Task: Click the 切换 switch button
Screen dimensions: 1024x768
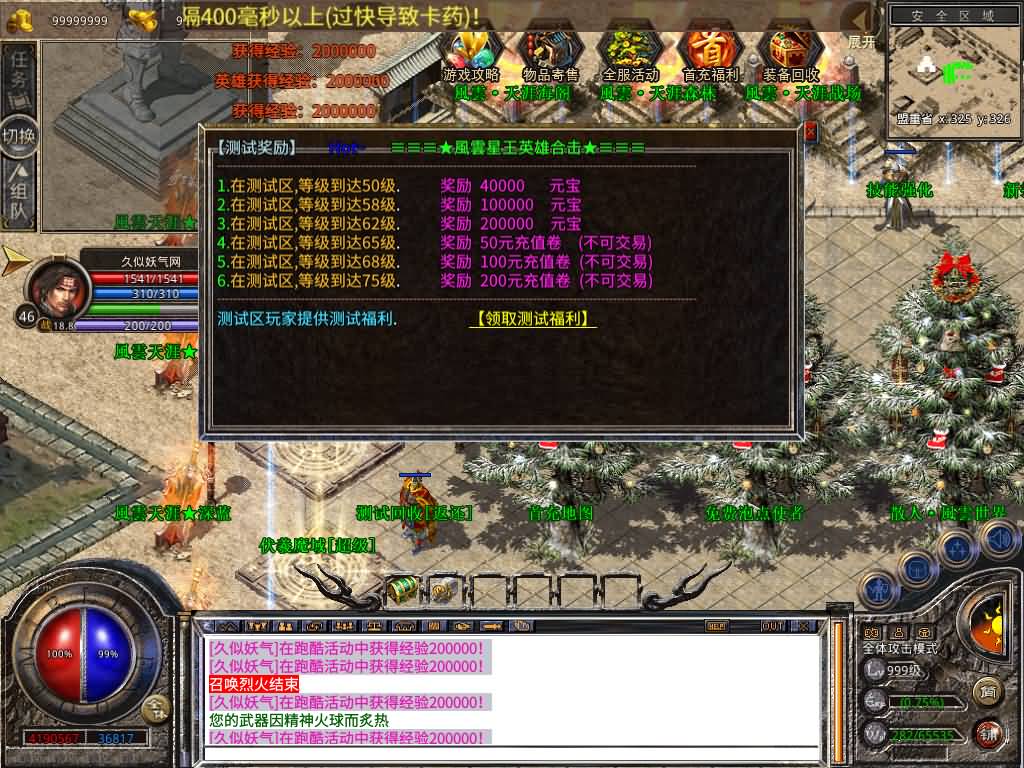Action: point(19,135)
